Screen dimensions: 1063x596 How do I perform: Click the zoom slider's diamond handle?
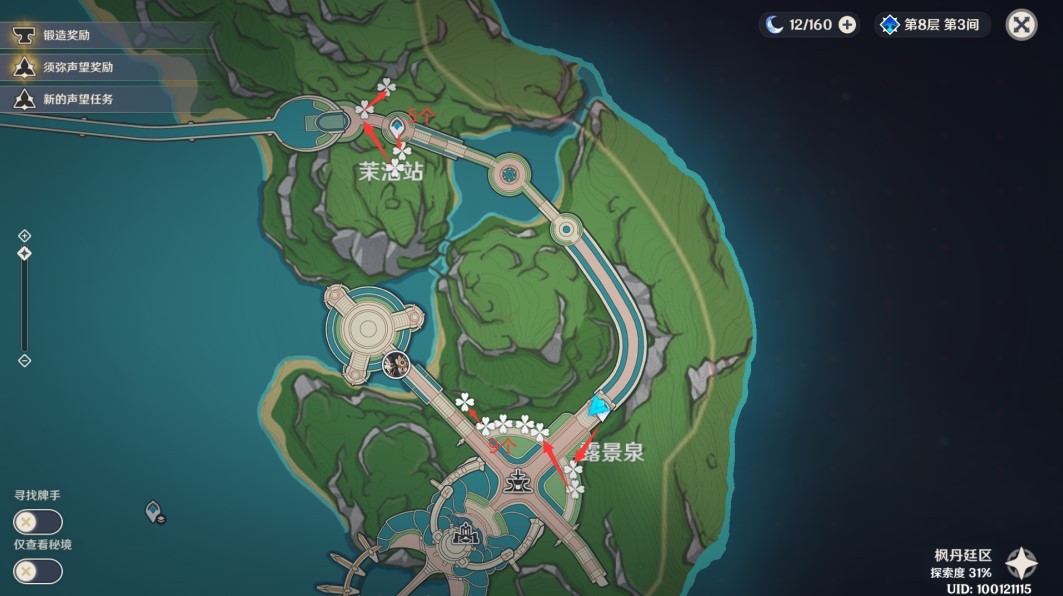coord(25,254)
